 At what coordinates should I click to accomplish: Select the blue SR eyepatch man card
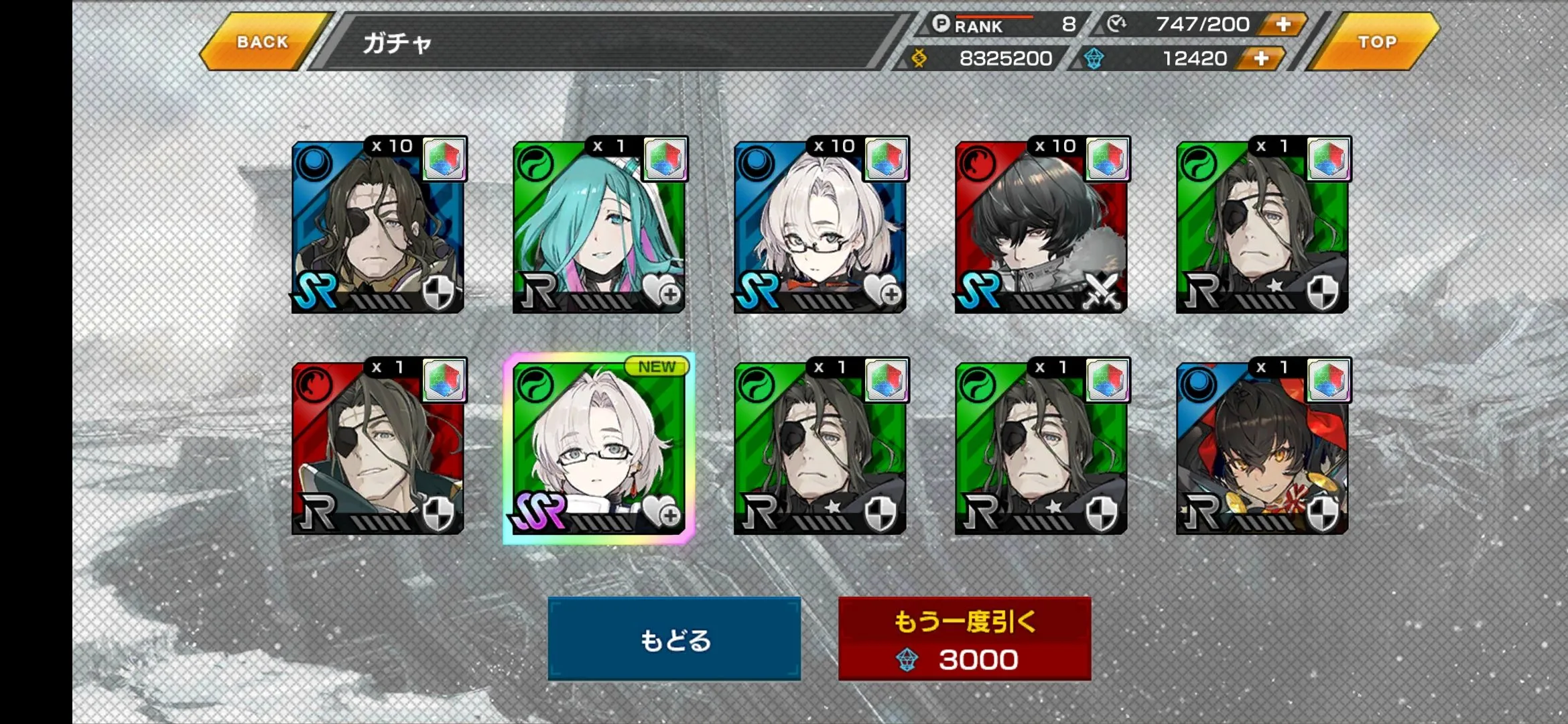378,227
